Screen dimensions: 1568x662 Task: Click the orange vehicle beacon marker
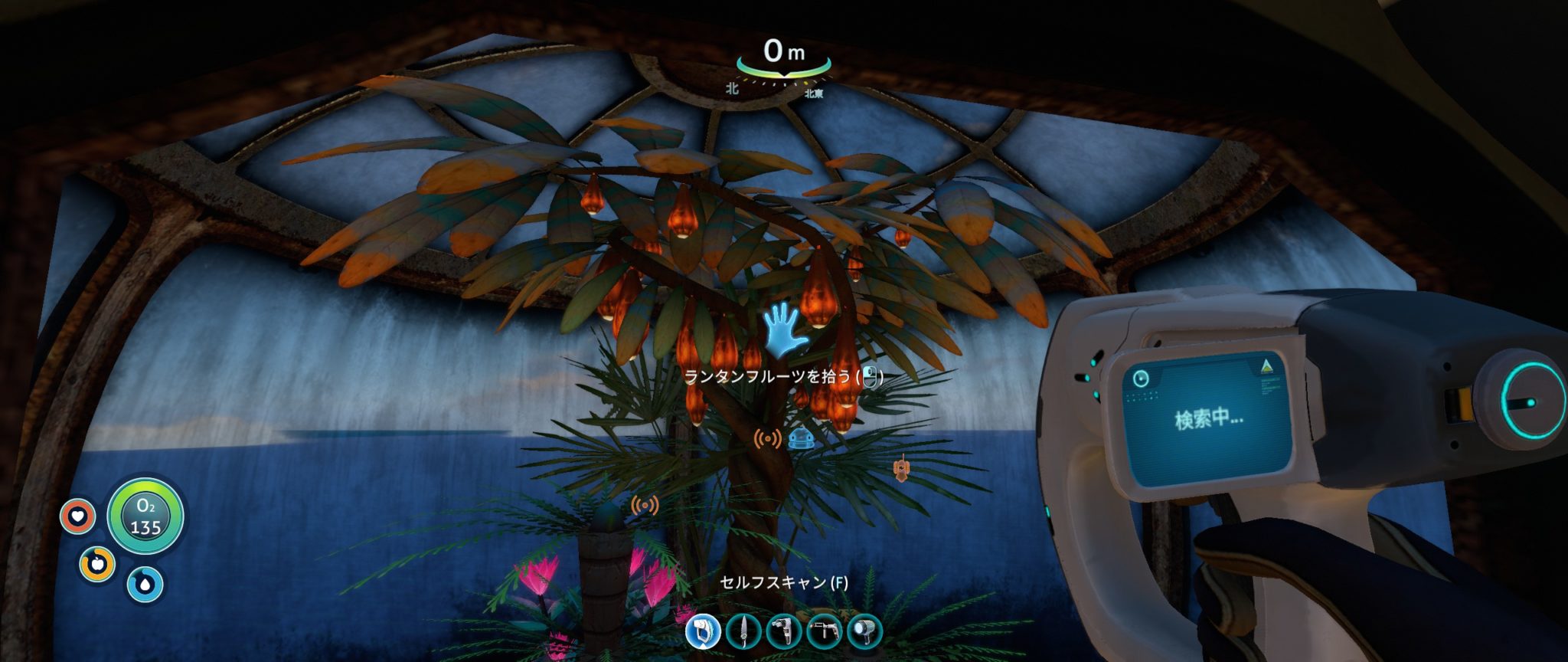[x=903, y=468]
